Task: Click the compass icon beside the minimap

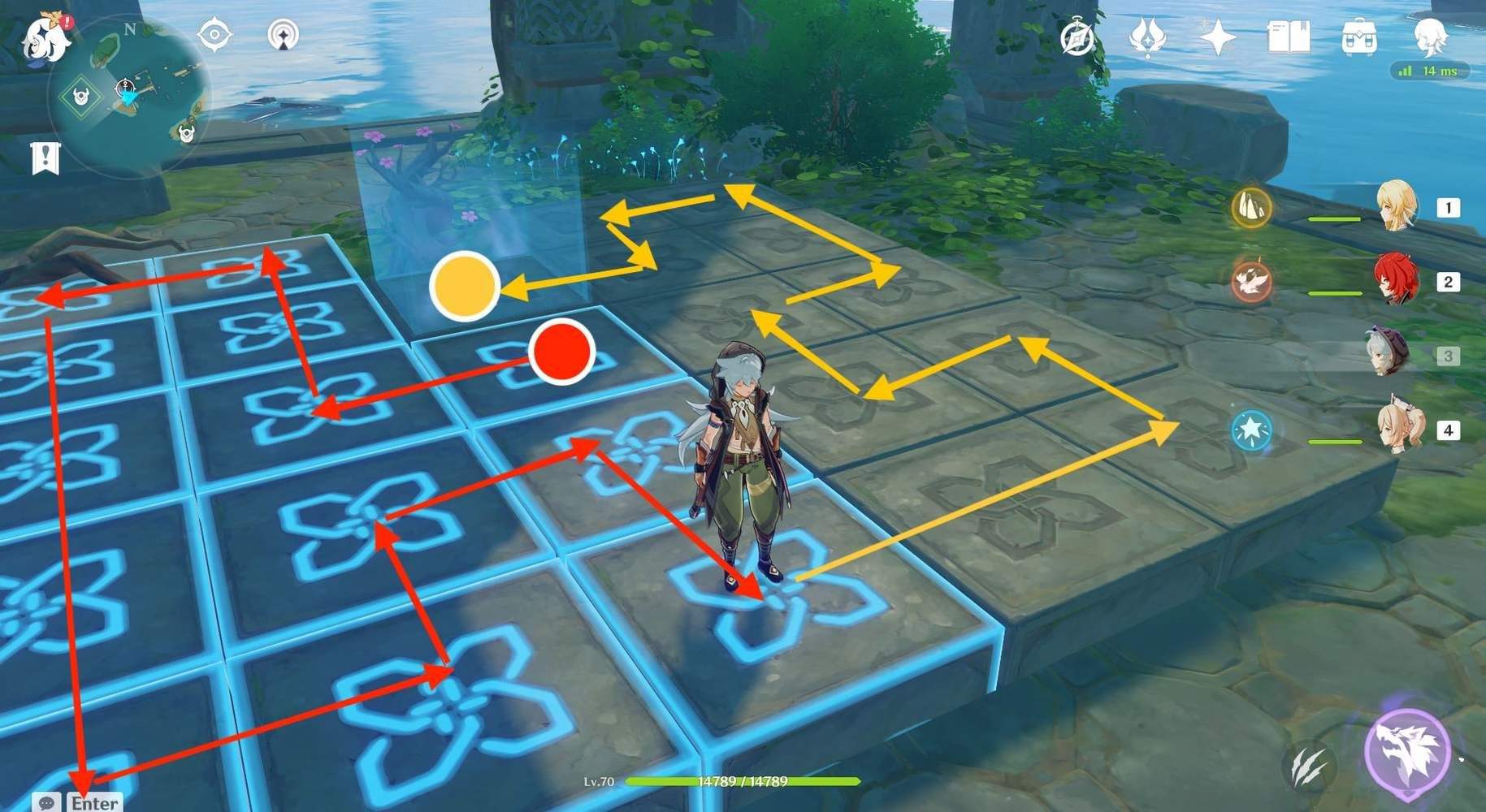Action: 214,35
